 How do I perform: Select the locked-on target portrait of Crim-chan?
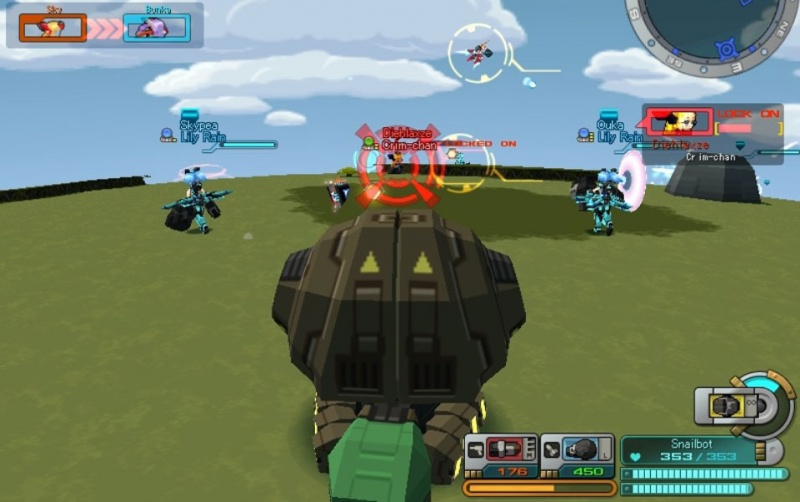point(678,123)
